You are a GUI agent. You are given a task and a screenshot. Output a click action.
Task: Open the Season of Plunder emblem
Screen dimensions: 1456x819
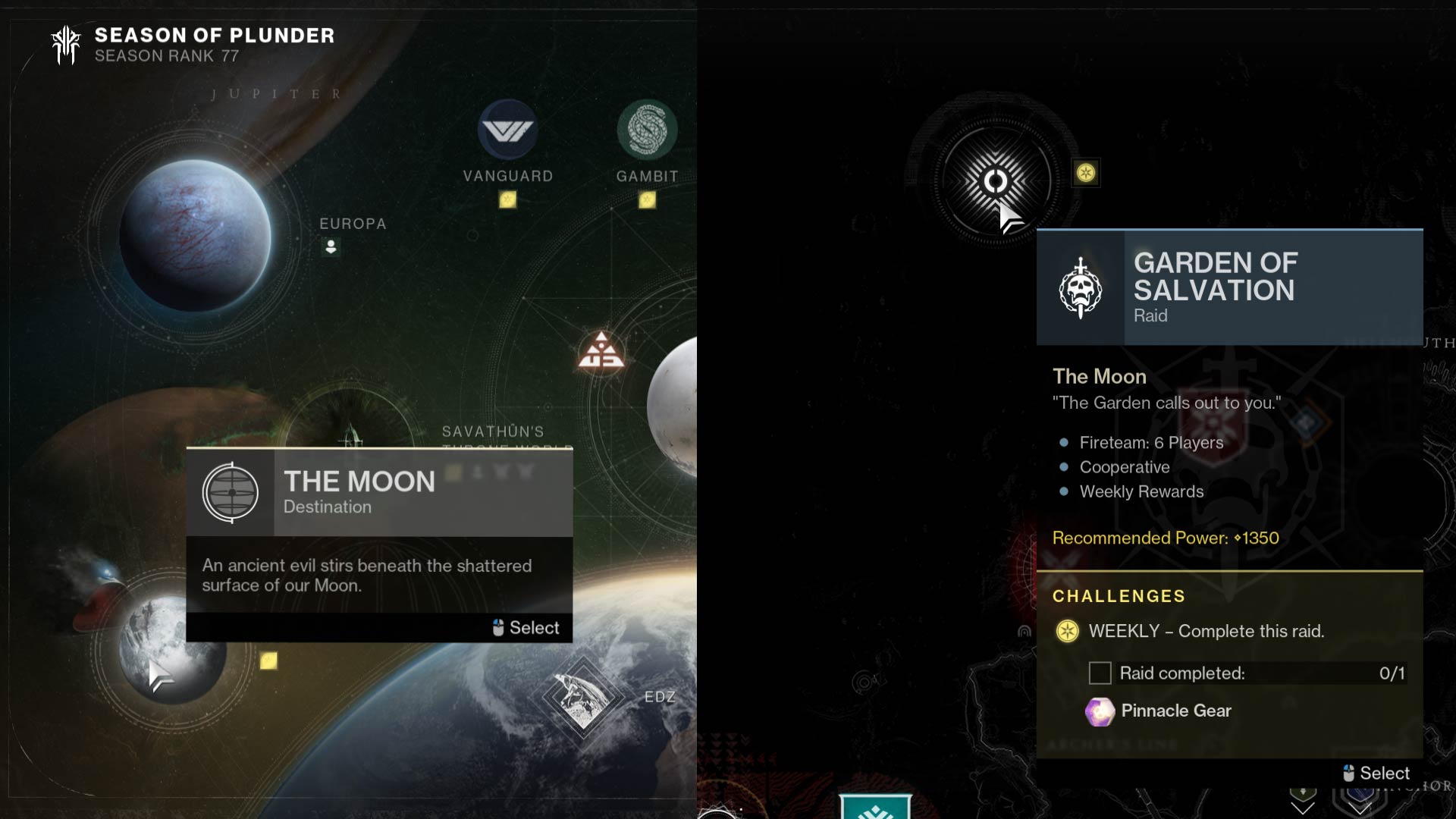pos(66,45)
